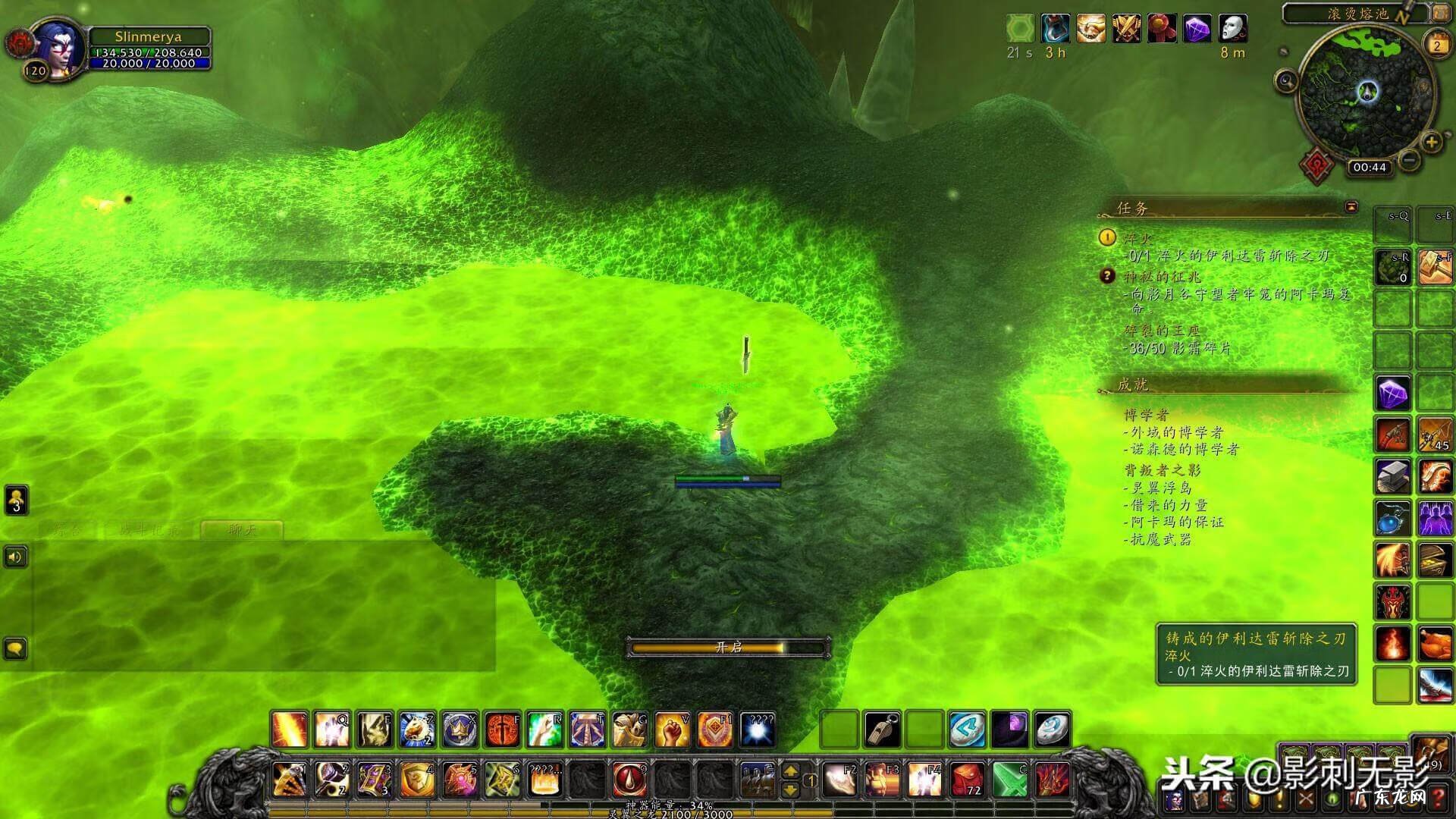Switch to the 聊天 chat tab
The width and height of the screenshot is (1456, 819).
coord(243,529)
